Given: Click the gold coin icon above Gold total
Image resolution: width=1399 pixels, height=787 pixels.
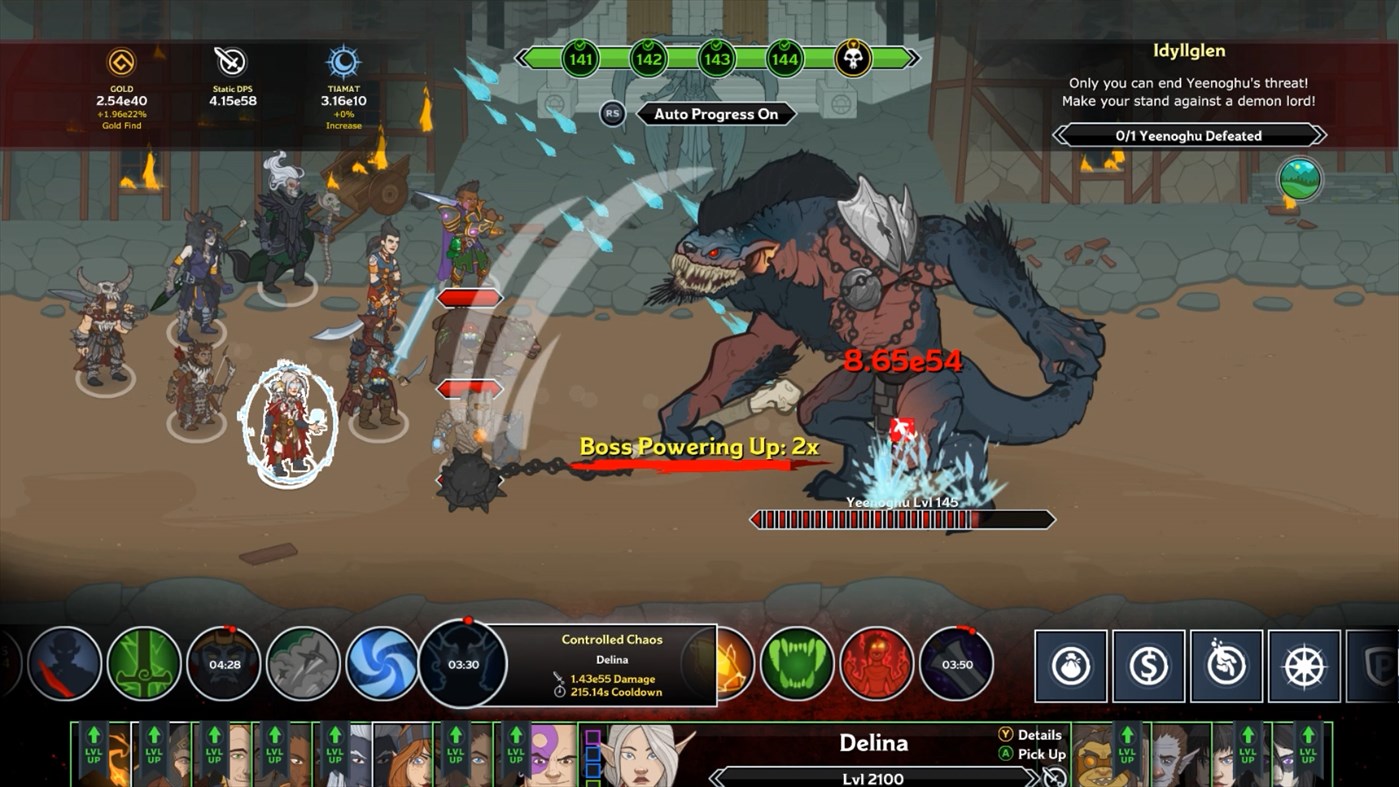Looking at the screenshot, I should pos(120,61).
